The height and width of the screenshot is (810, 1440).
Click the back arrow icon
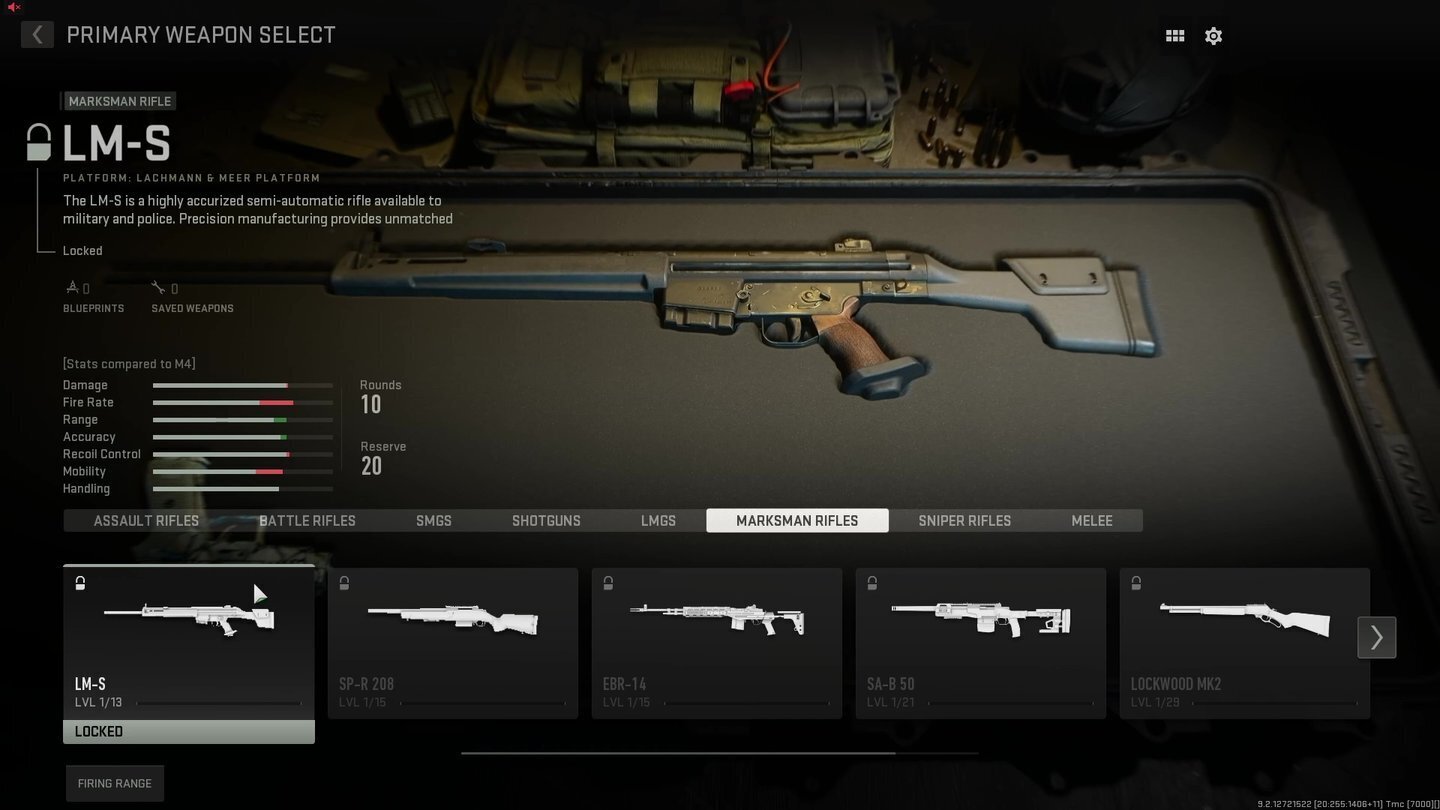[37, 34]
